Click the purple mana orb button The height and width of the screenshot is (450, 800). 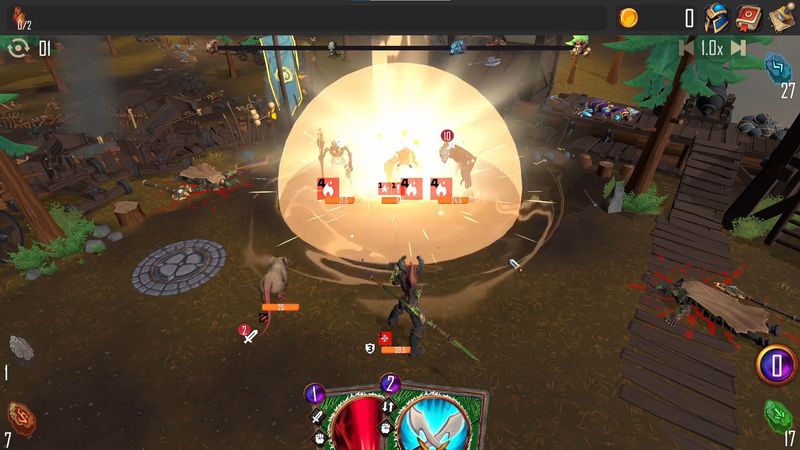click(774, 363)
